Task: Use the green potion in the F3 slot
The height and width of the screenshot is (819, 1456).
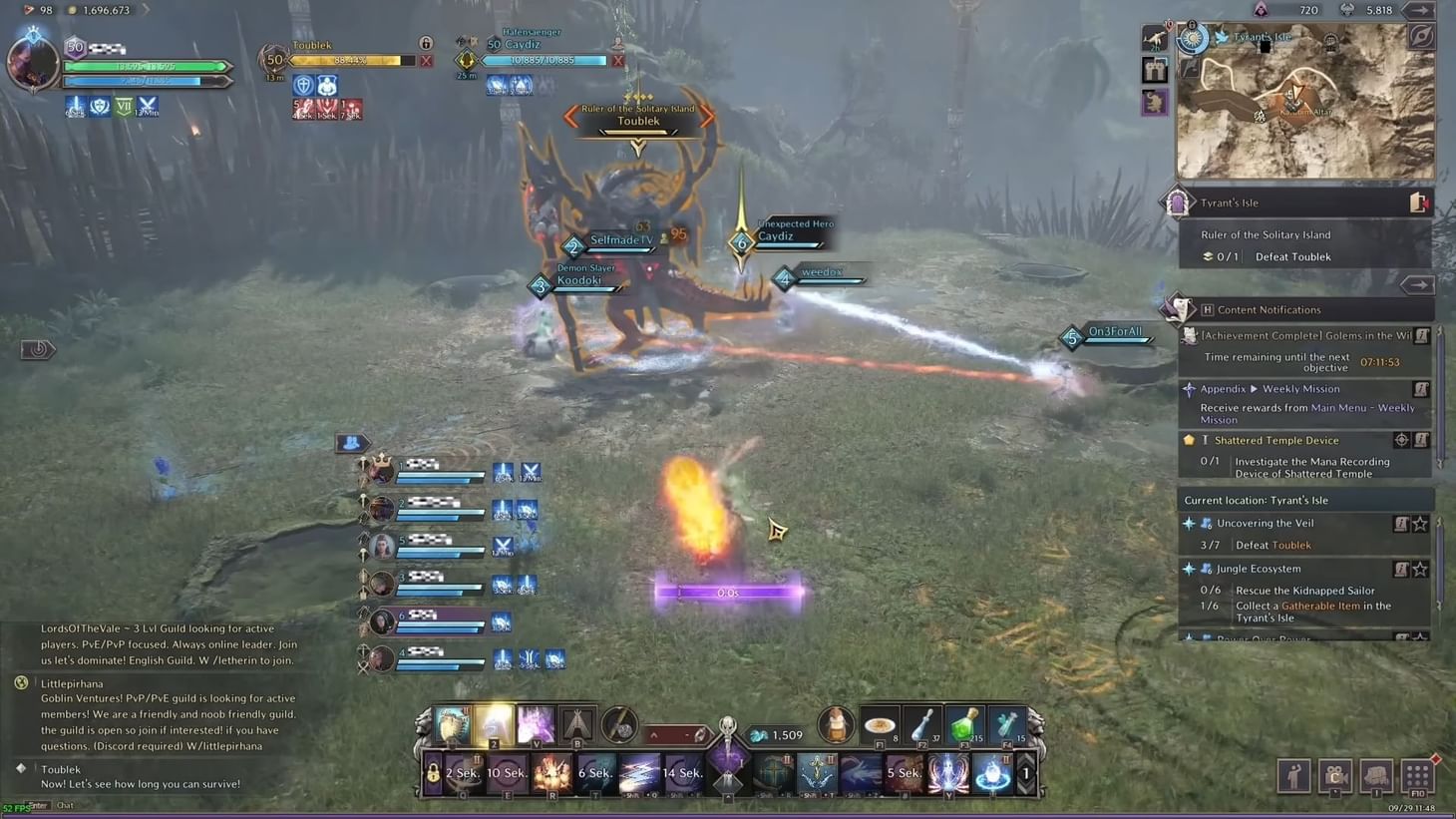Action: [963, 725]
